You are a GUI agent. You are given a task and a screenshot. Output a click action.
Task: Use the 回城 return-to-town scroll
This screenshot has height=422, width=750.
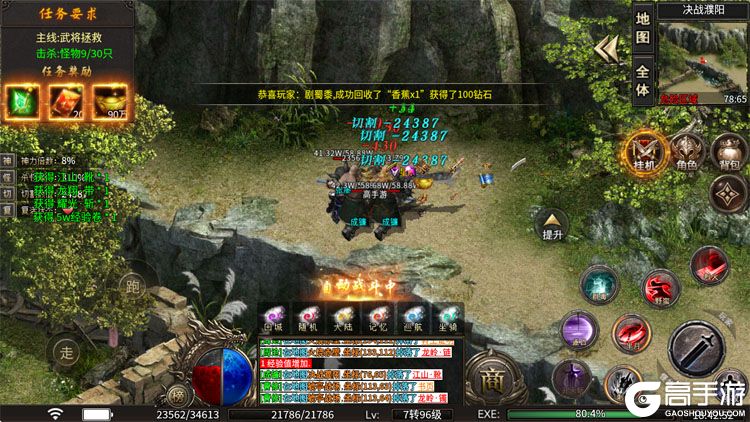coord(273,319)
